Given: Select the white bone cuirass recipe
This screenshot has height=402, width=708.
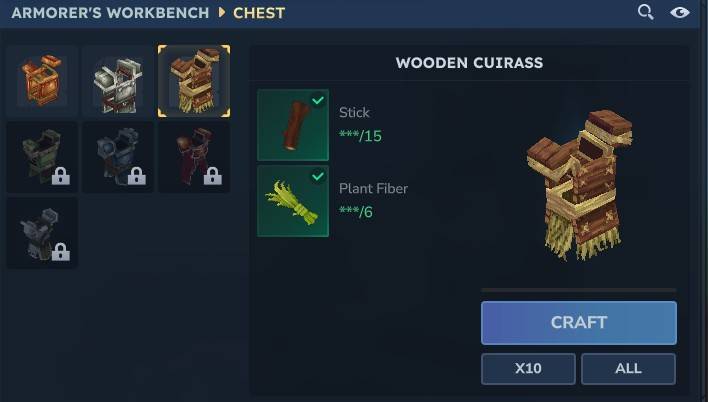Looking at the screenshot, I should pyautogui.click(x=118, y=81).
